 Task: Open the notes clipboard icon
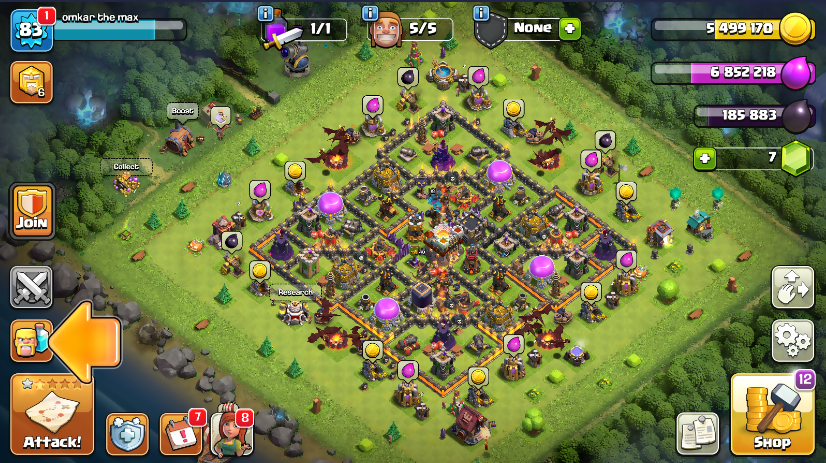point(697,433)
